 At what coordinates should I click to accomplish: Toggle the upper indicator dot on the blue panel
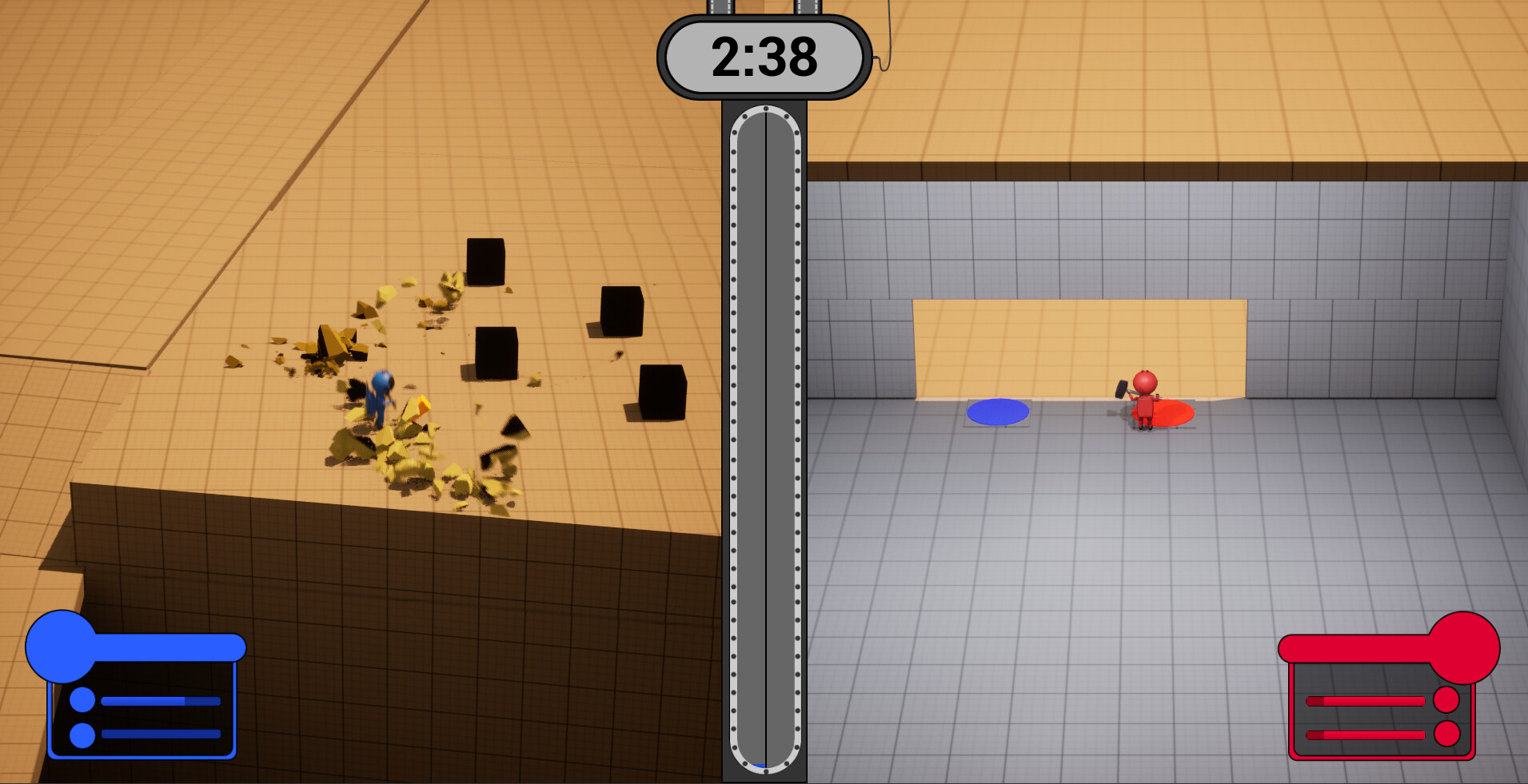click(81, 699)
